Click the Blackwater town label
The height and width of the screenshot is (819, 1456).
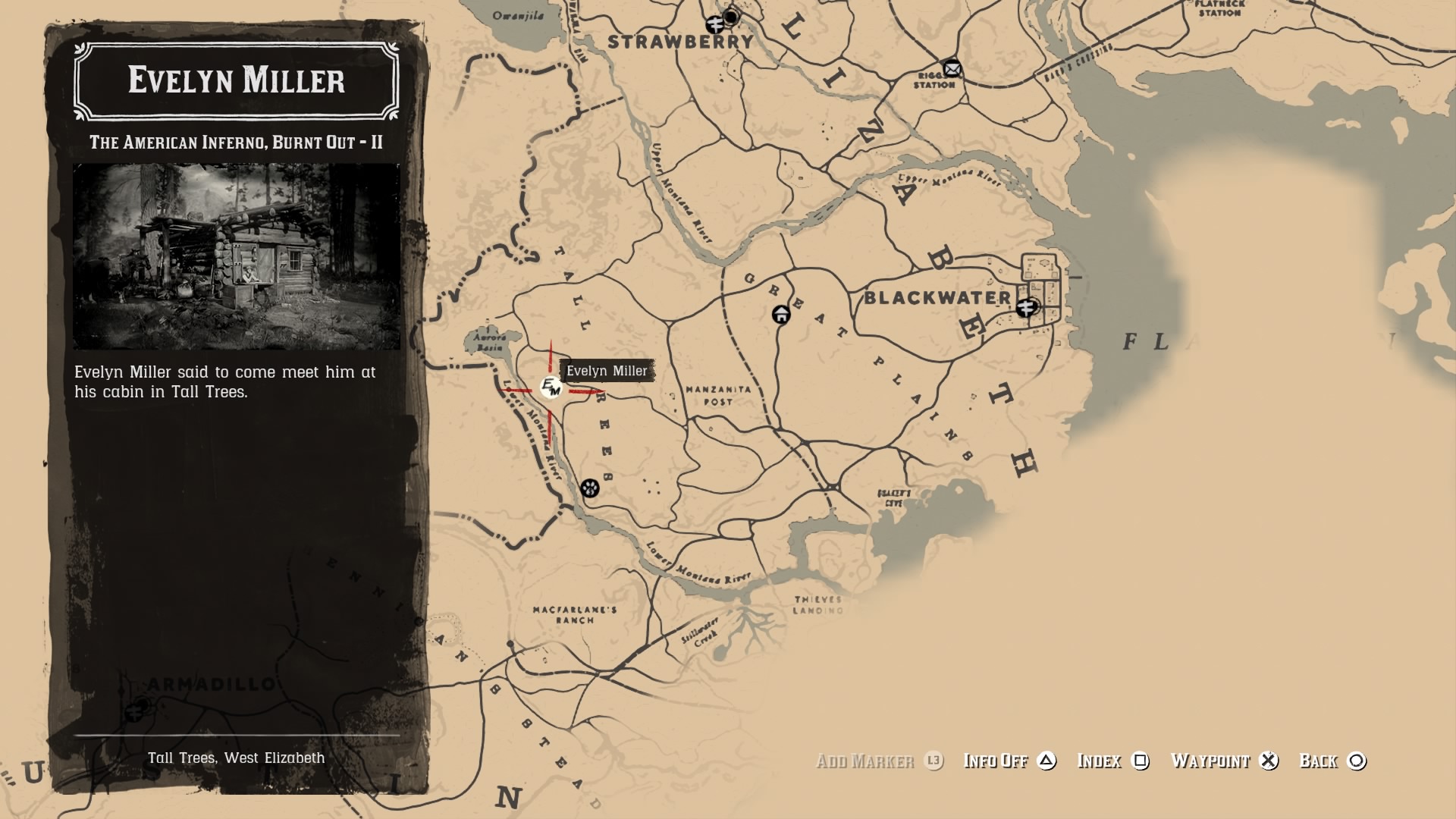(x=938, y=299)
